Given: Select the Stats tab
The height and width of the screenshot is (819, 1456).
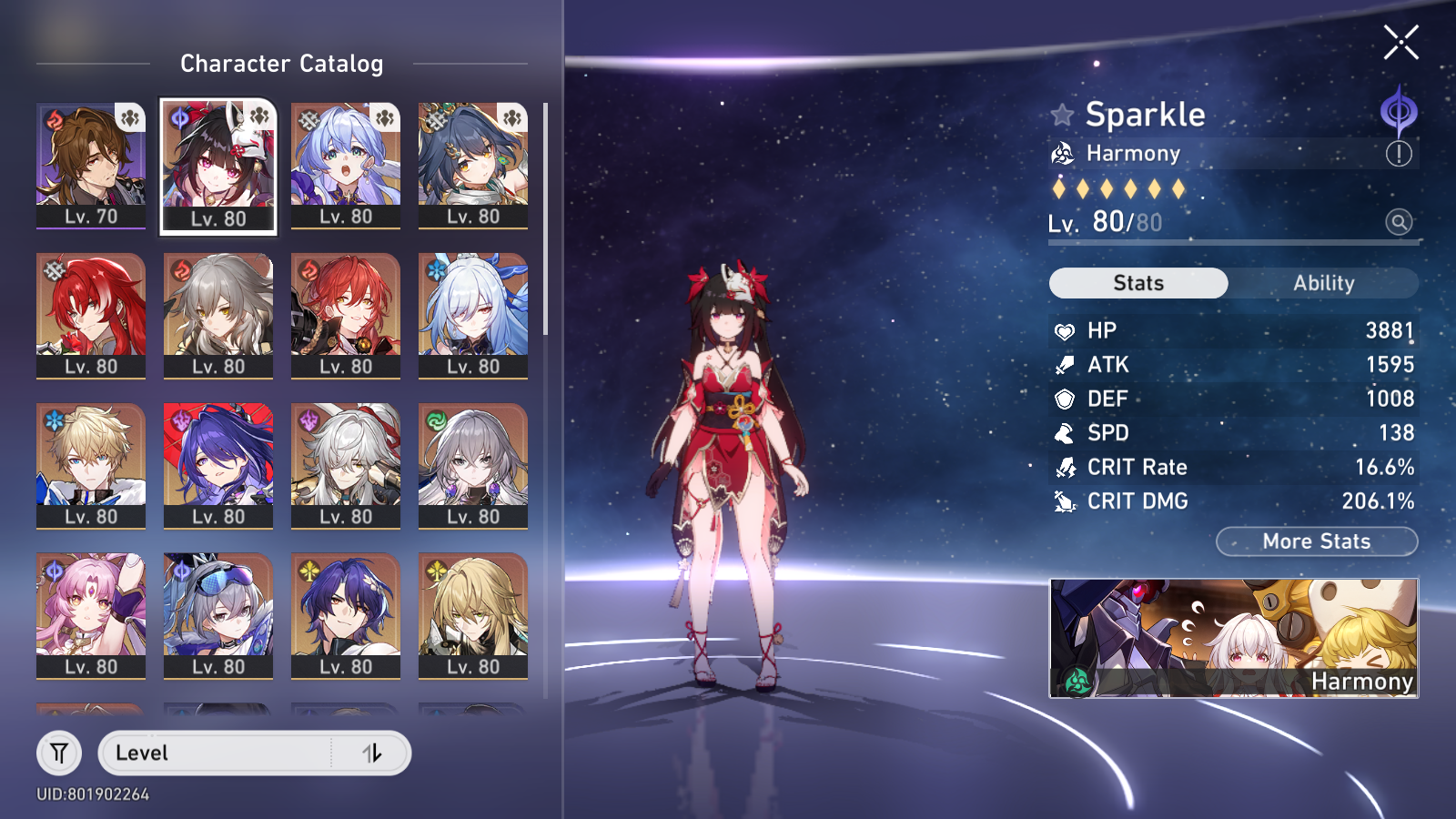Looking at the screenshot, I should [x=1137, y=283].
